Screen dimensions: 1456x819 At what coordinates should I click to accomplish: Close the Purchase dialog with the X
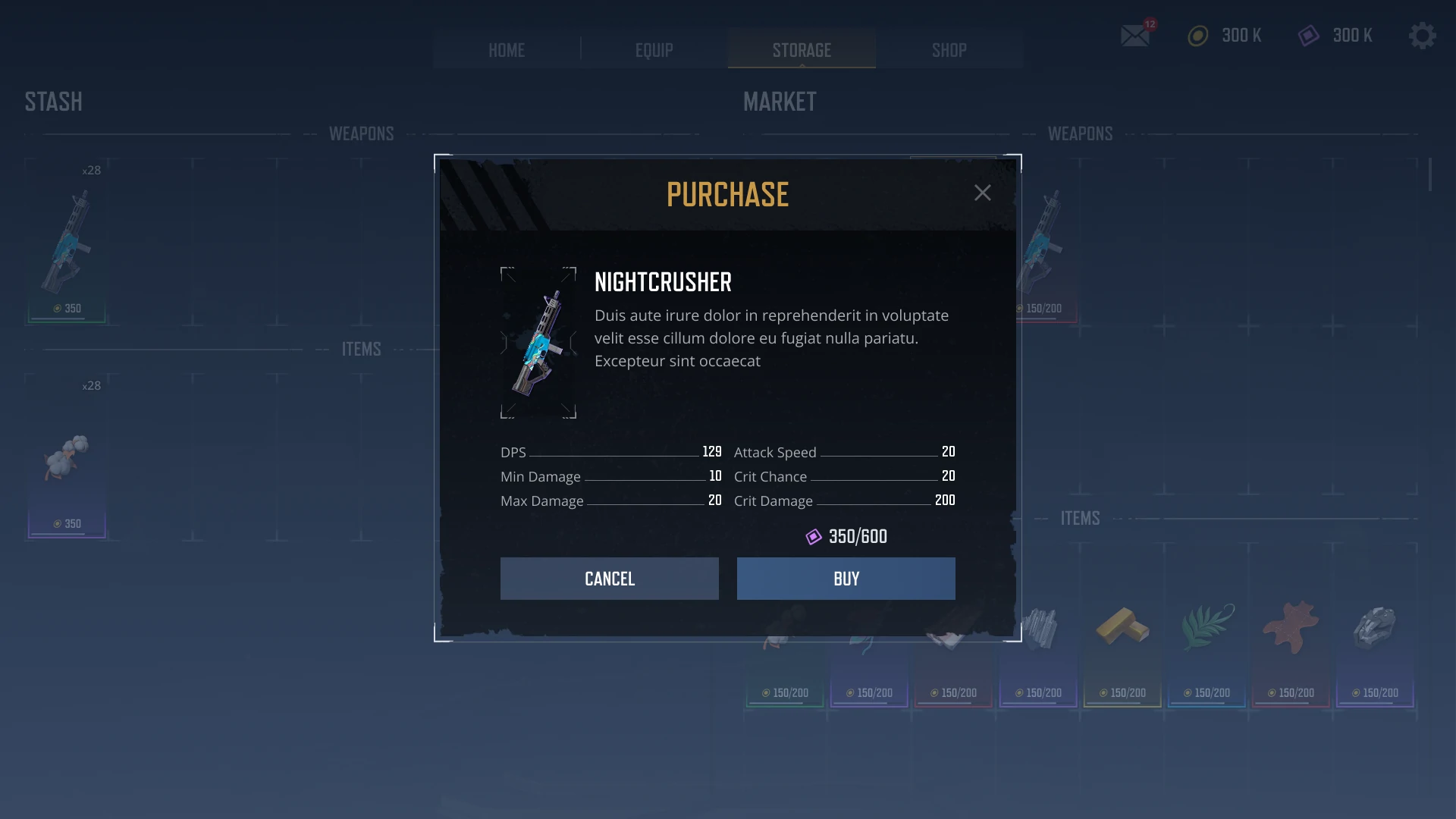coord(982,193)
